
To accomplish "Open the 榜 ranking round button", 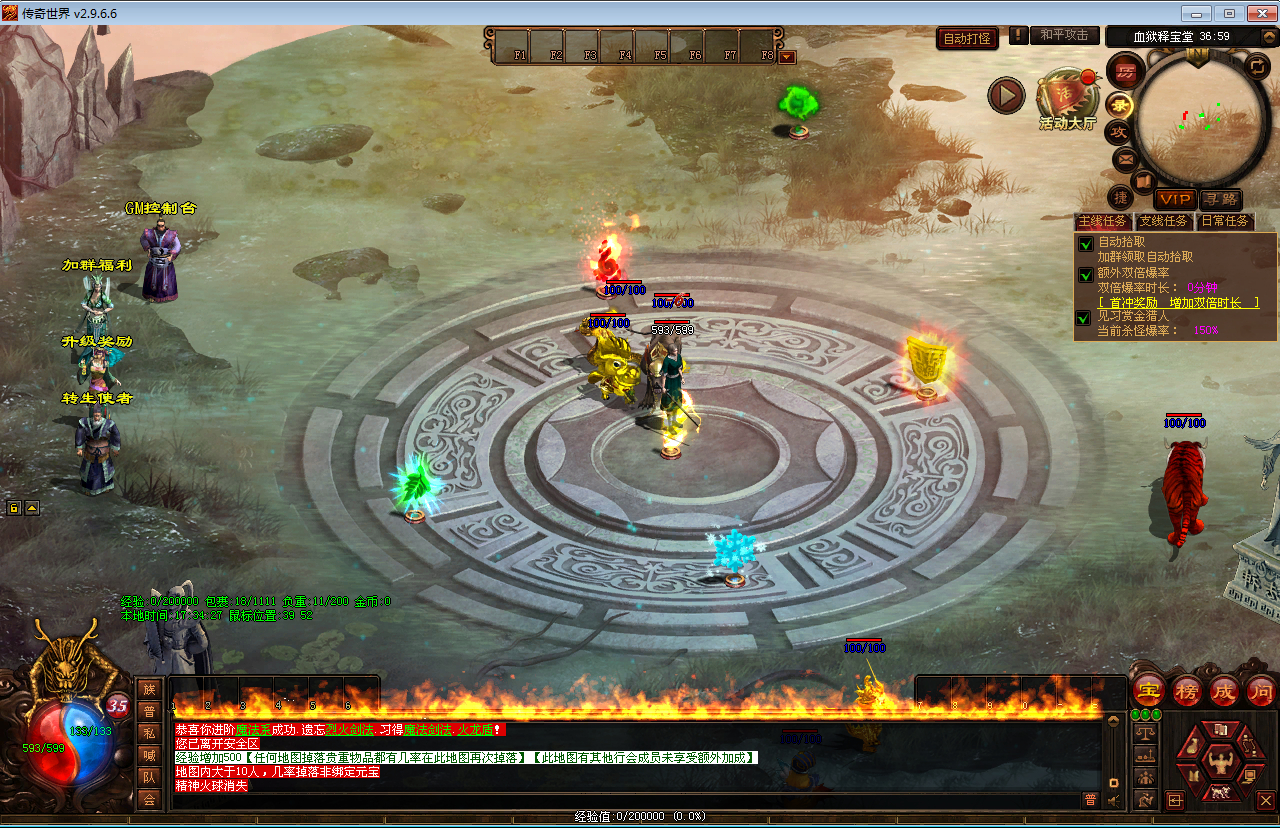I will 1187,689.
